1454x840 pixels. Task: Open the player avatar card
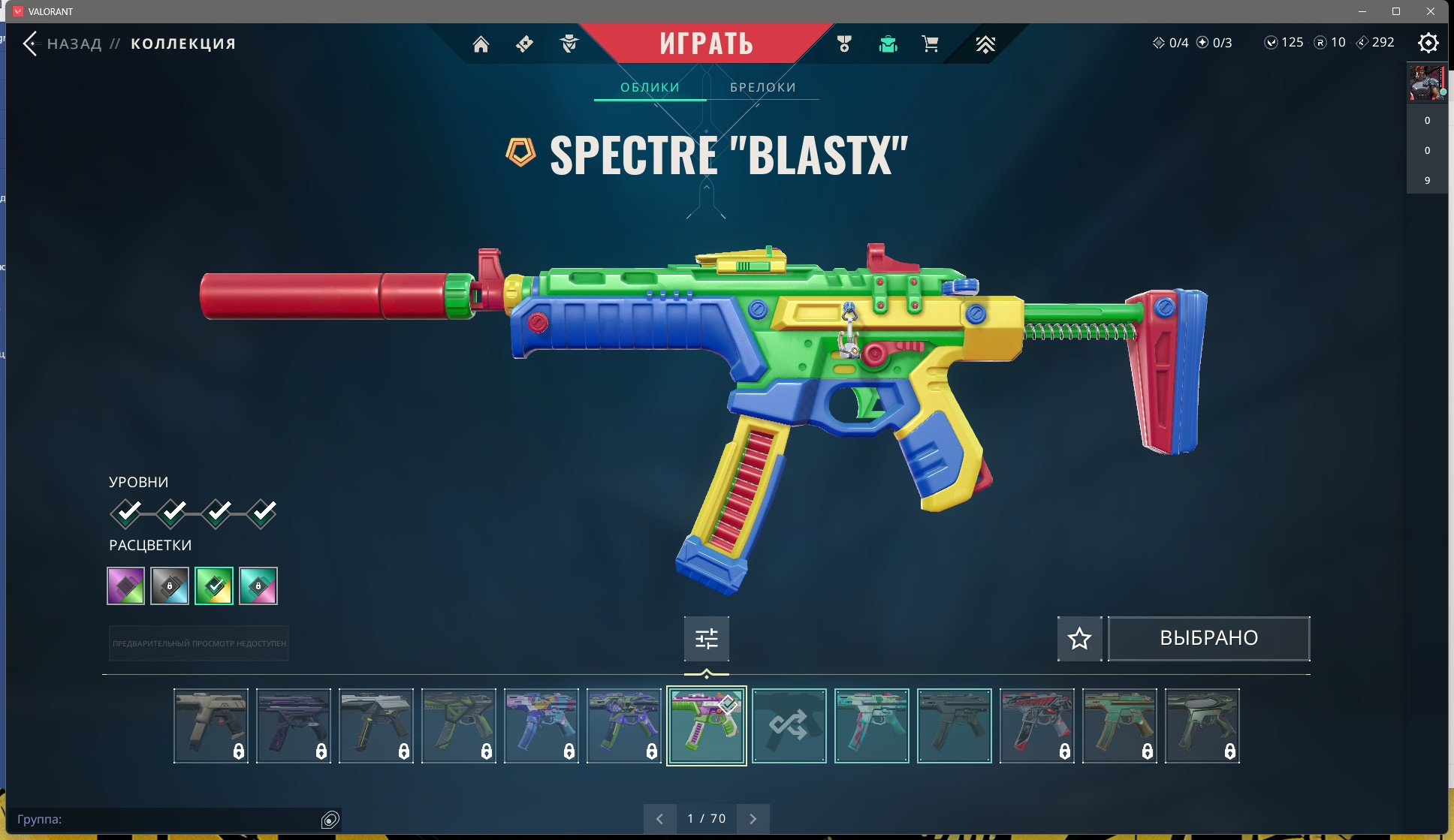point(1426,83)
